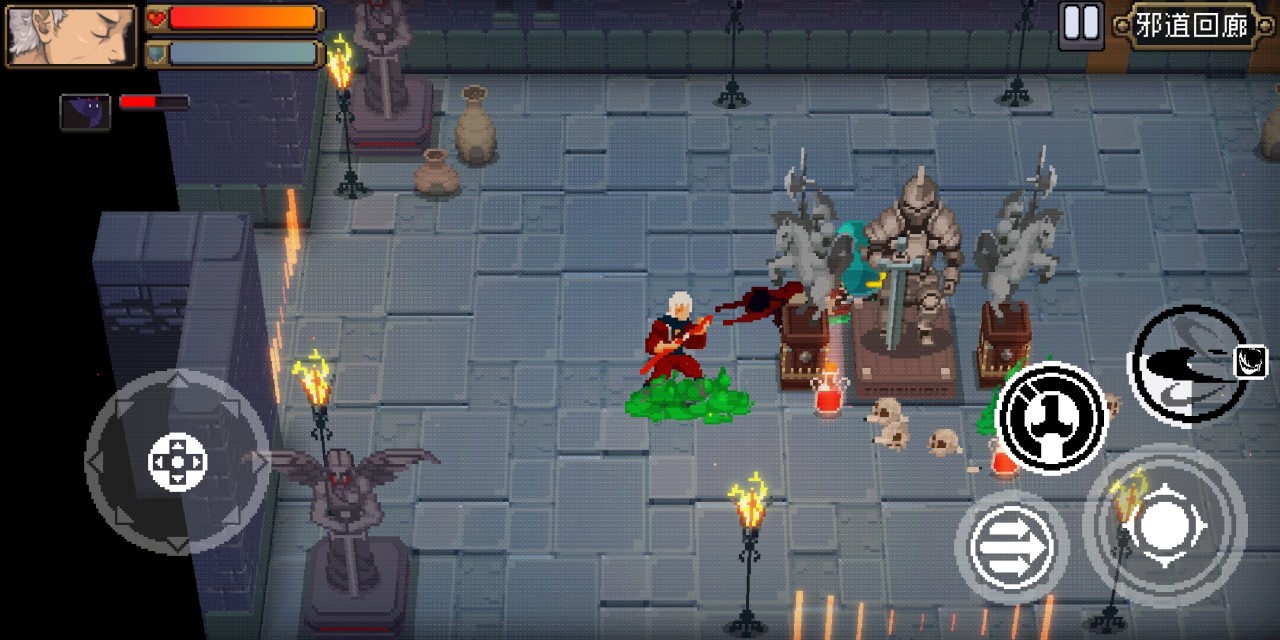Use the three-blade spin skill
Viewport: 1280px width, 640px height.
1050,416
